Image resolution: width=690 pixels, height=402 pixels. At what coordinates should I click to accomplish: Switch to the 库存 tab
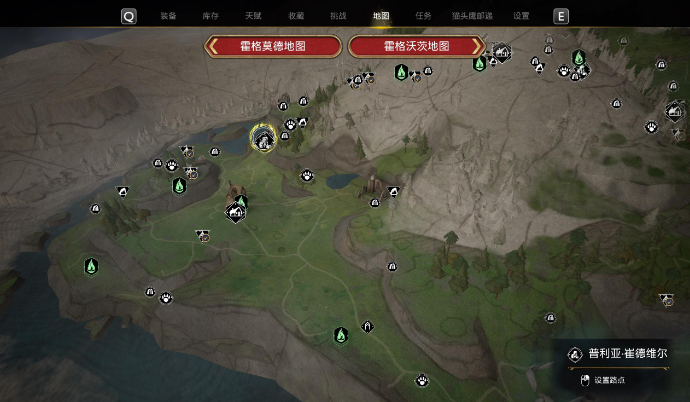(210, 16)
